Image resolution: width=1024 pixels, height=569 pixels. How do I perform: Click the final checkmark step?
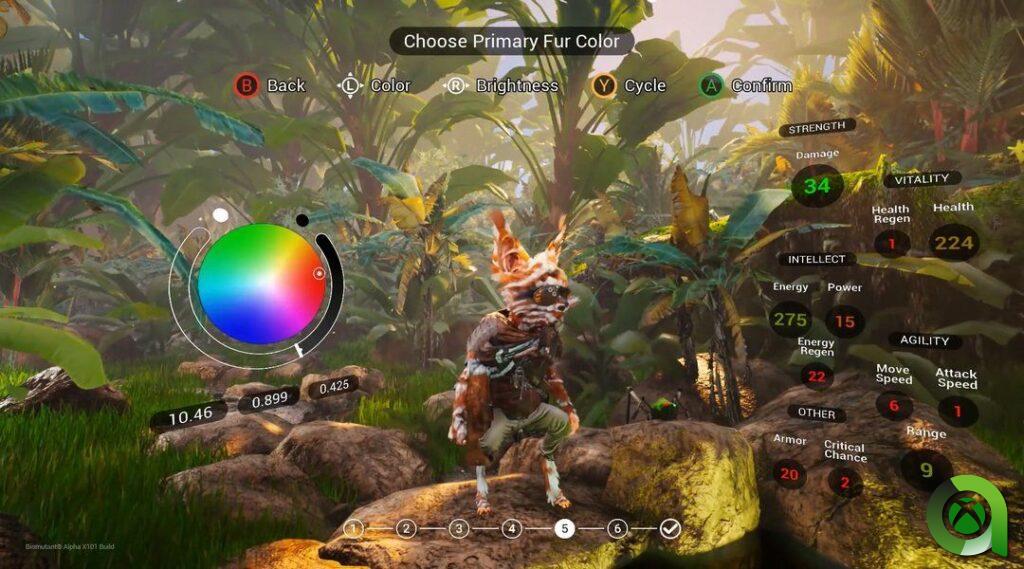(670, 529)
